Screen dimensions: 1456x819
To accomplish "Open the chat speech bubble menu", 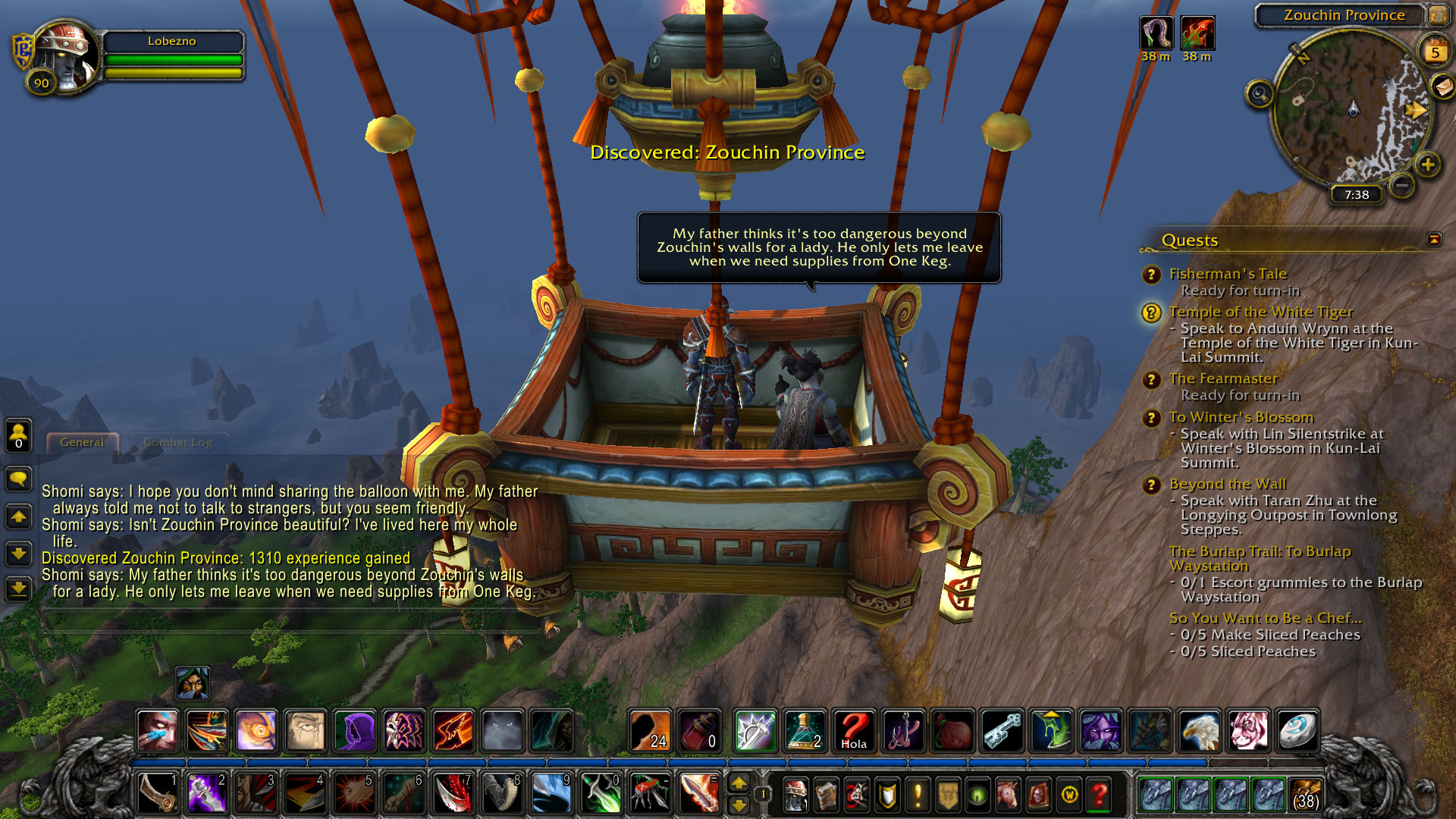I will tap(18, 479).
